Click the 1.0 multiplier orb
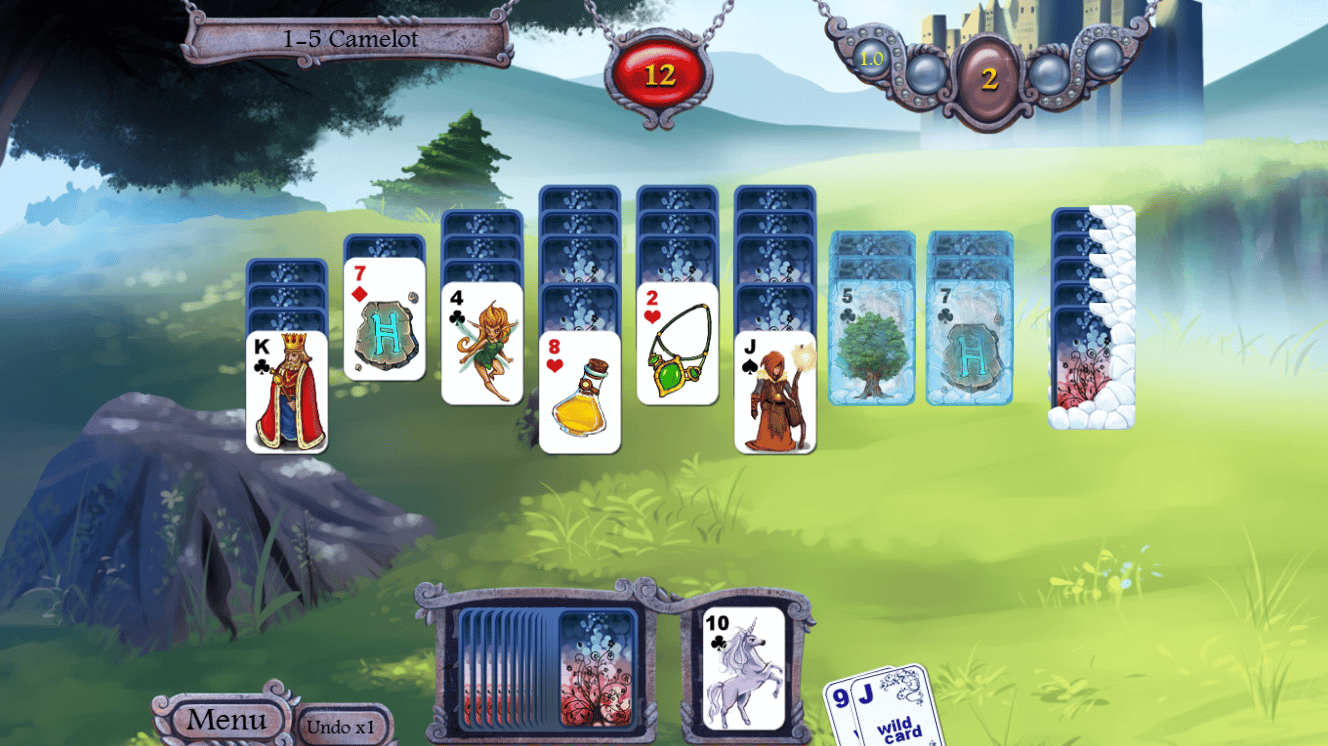The width and height of the screenshot is (1328, 746). (869, 59)
